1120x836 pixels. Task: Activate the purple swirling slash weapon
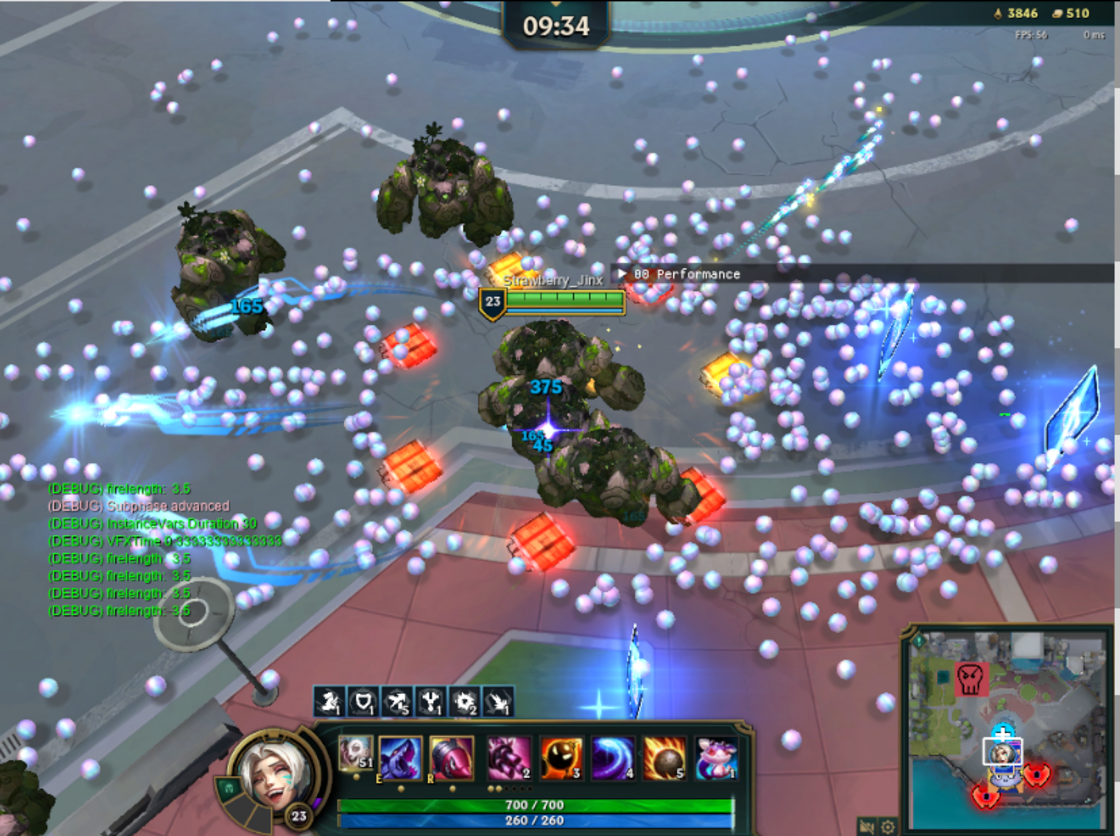click(x=613, y=758)
